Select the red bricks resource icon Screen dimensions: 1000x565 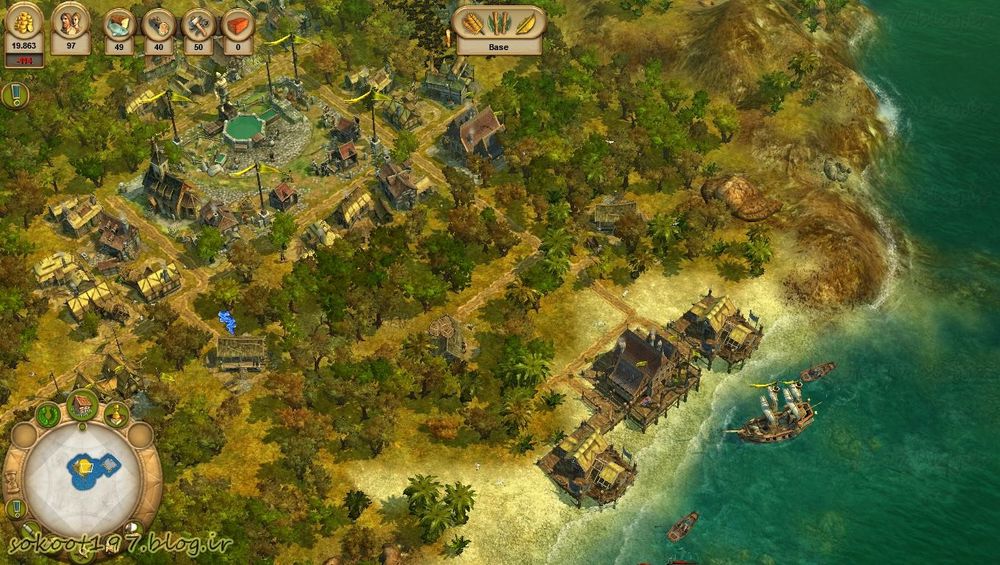(237, 28)
